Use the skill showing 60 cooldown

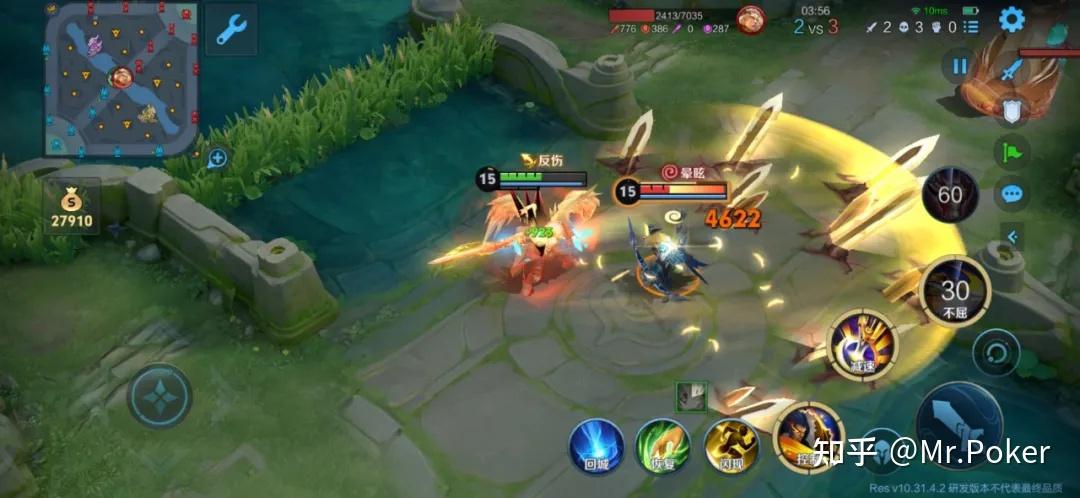(950, 195)
